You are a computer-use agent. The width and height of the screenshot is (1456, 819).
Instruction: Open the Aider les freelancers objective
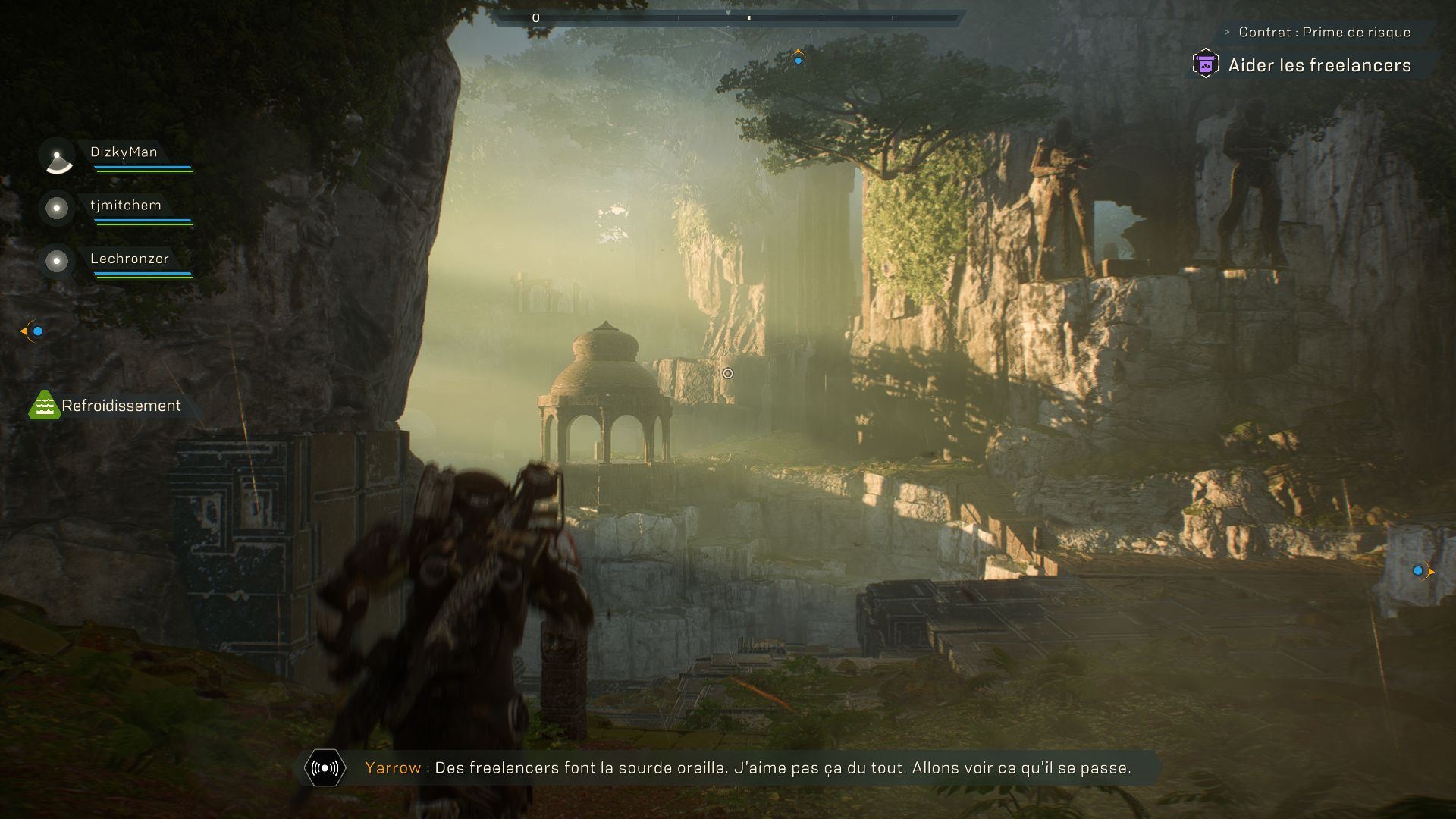(x=1319, y=65)
